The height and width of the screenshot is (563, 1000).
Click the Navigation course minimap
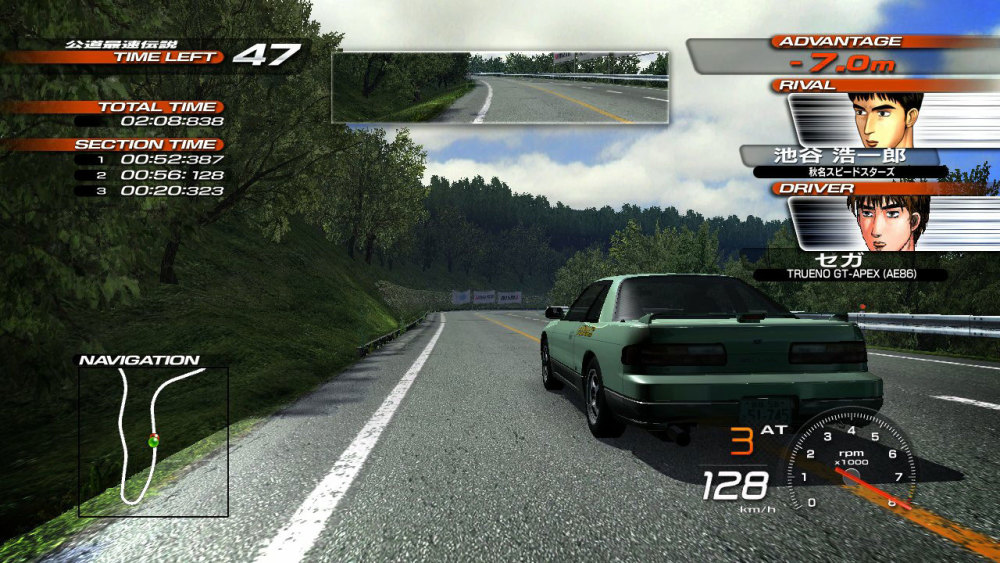[x=153, y=441]
